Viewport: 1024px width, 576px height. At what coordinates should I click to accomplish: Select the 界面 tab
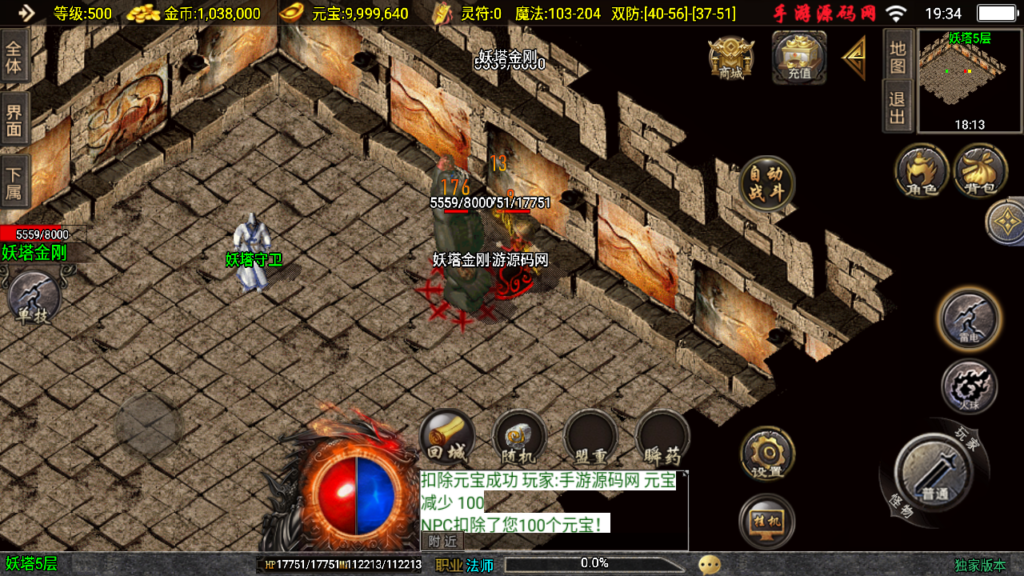click(x=14, y=120)
